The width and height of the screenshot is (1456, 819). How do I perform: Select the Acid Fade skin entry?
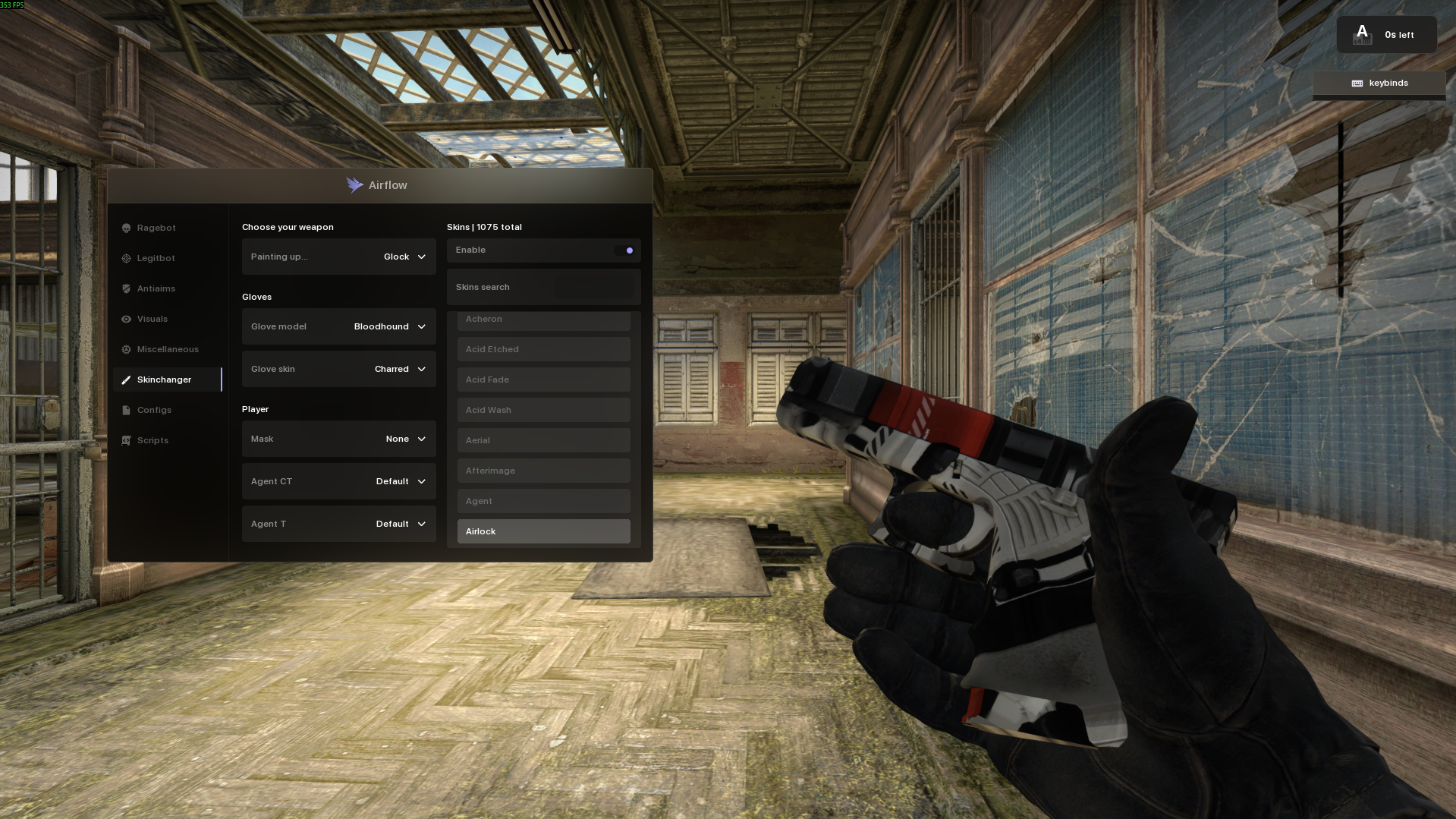(543, 380)
